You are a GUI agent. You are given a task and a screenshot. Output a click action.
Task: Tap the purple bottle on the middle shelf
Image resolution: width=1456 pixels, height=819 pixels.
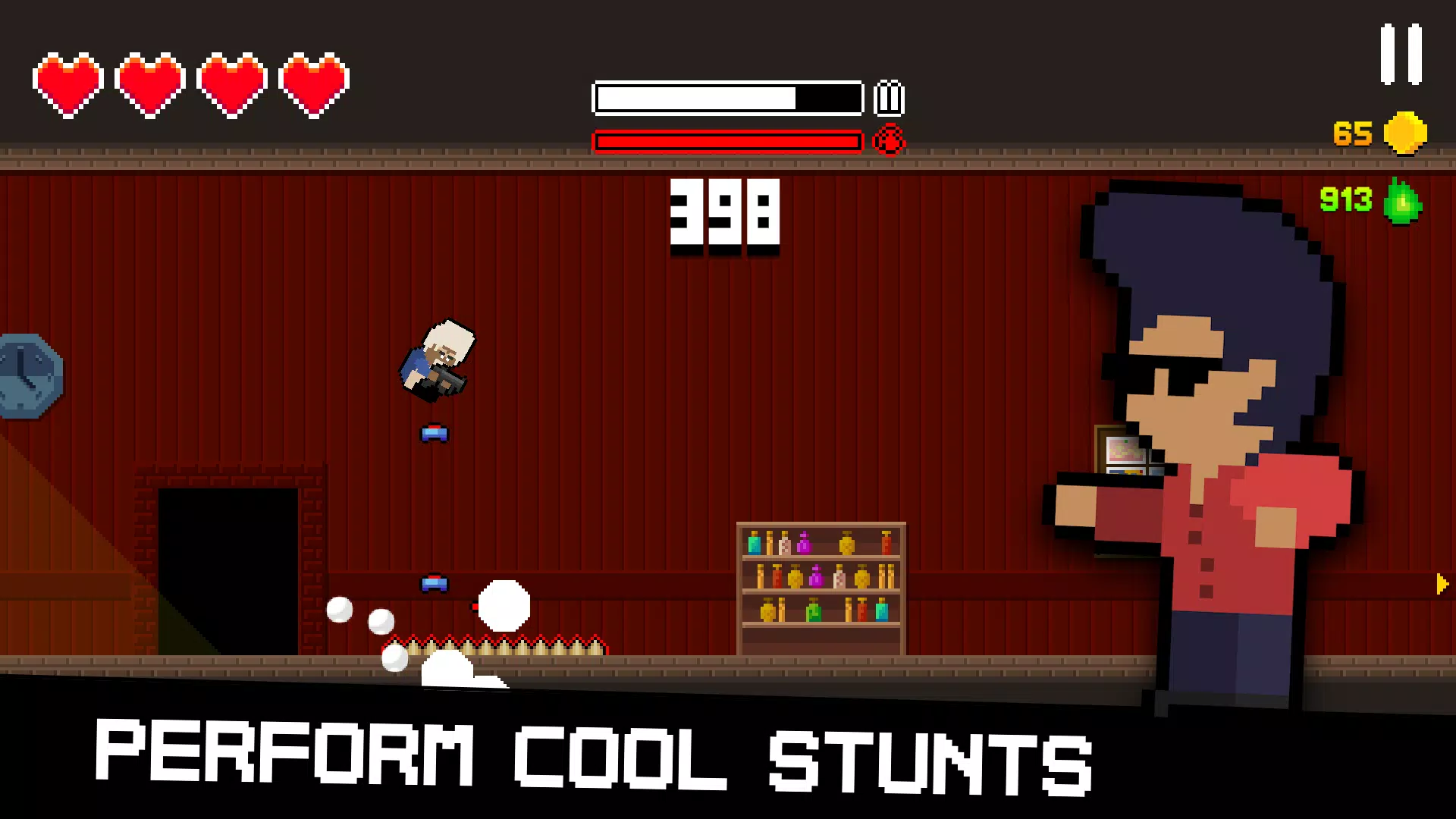click(817, 578)
